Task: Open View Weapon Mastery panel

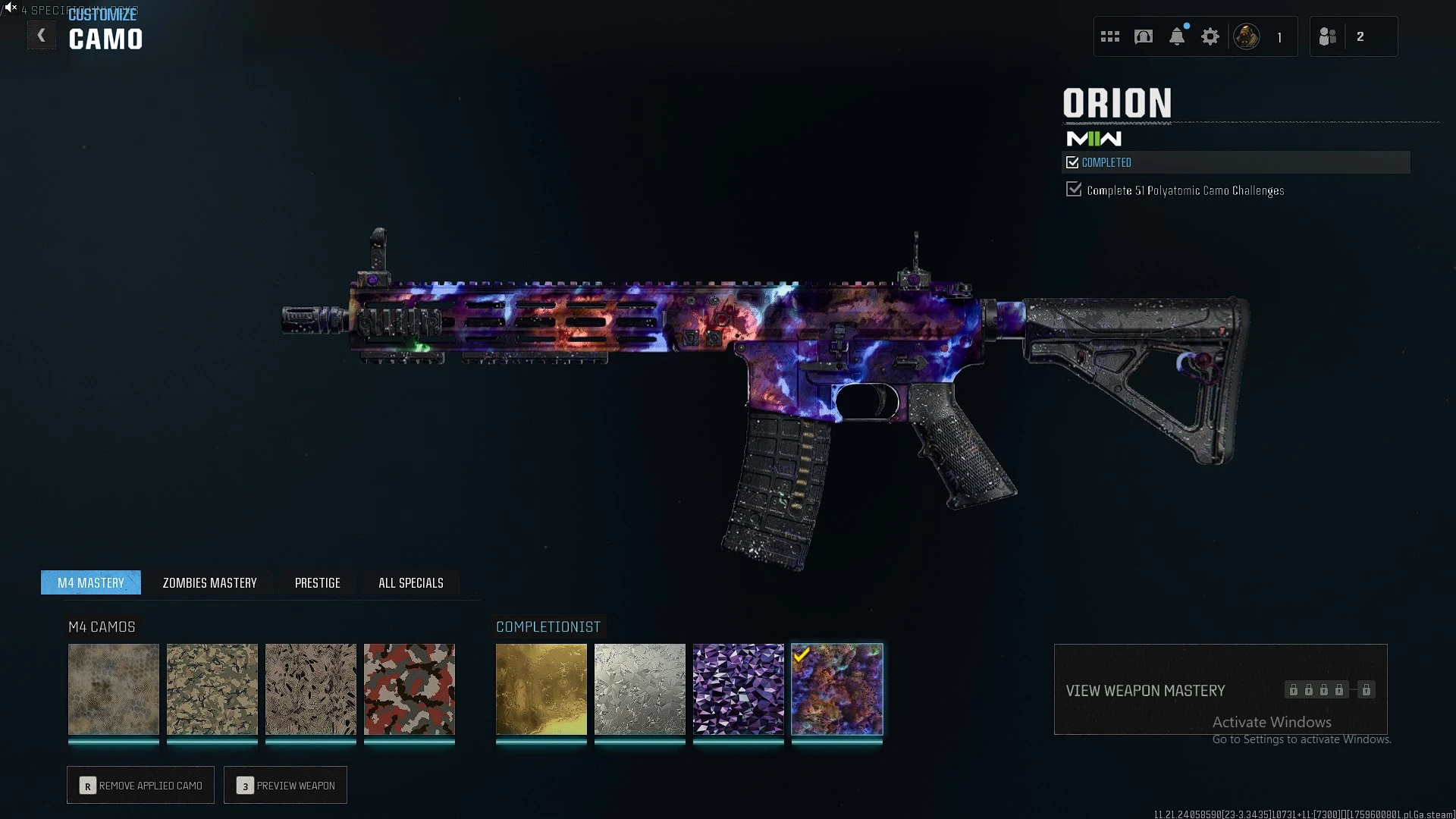Action: click(x=1220, y=689)
